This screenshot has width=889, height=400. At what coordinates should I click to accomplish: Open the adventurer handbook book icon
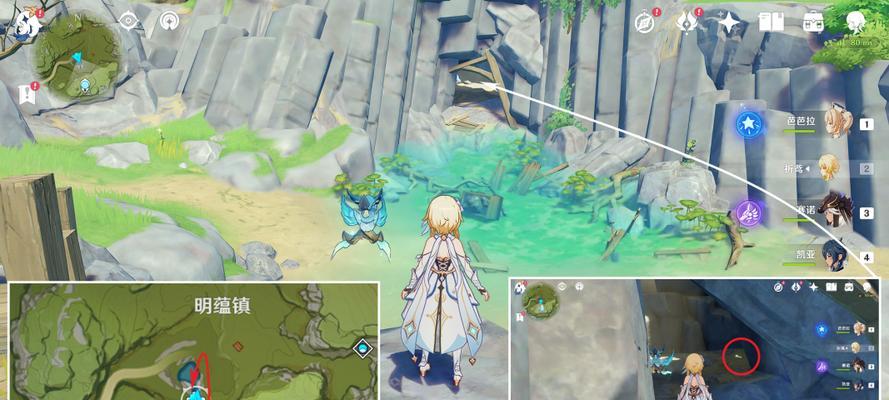[771, 22]
